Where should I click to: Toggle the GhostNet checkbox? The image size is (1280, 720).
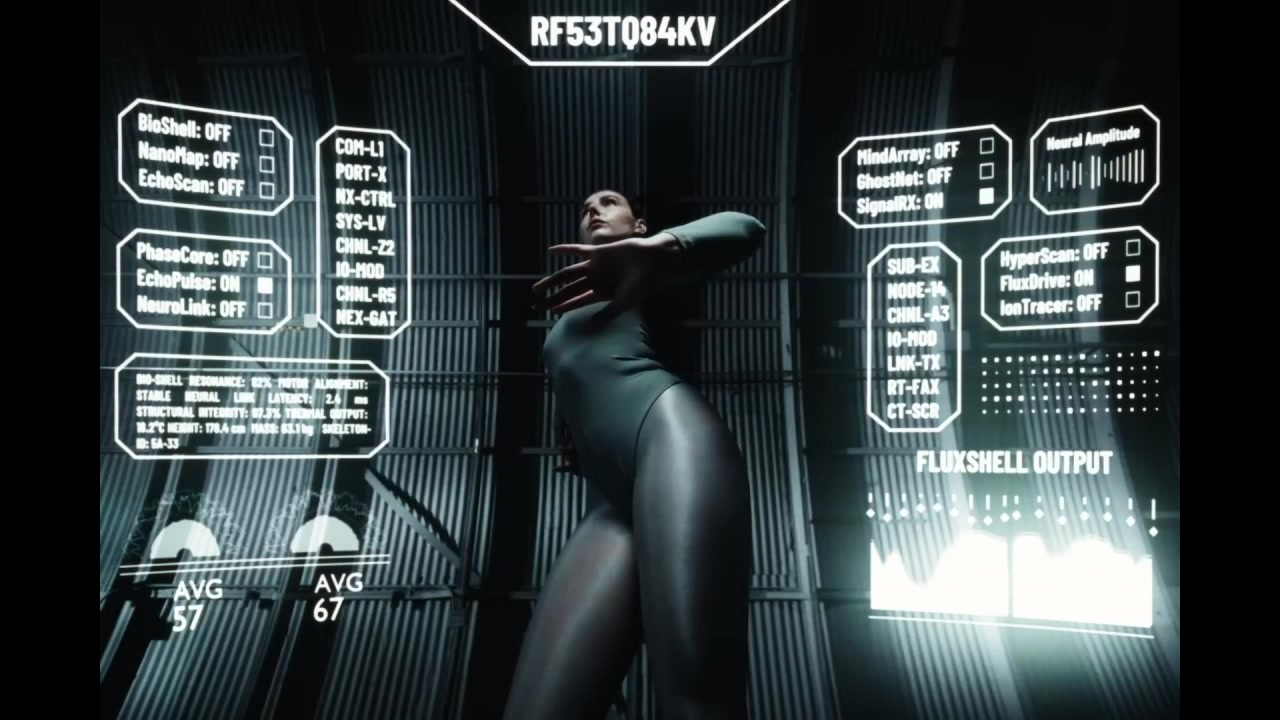click(x=987, y=172)
